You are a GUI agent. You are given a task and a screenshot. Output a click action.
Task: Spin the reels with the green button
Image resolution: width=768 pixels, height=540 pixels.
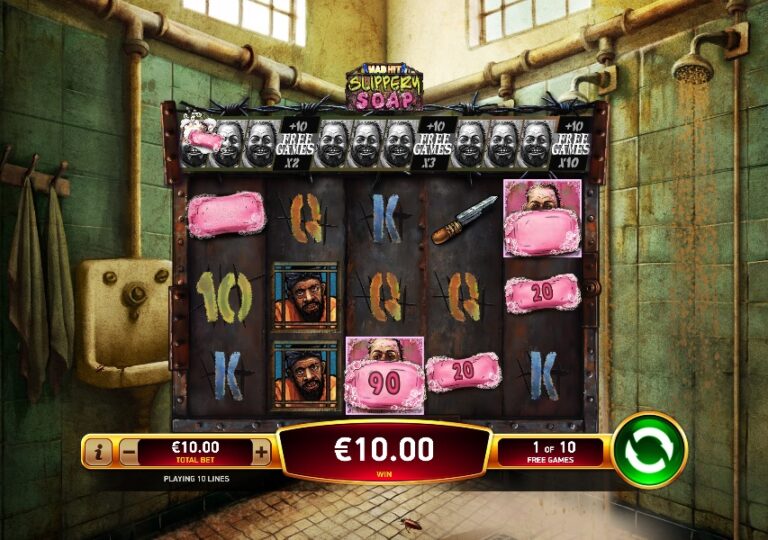pos(649,450)
